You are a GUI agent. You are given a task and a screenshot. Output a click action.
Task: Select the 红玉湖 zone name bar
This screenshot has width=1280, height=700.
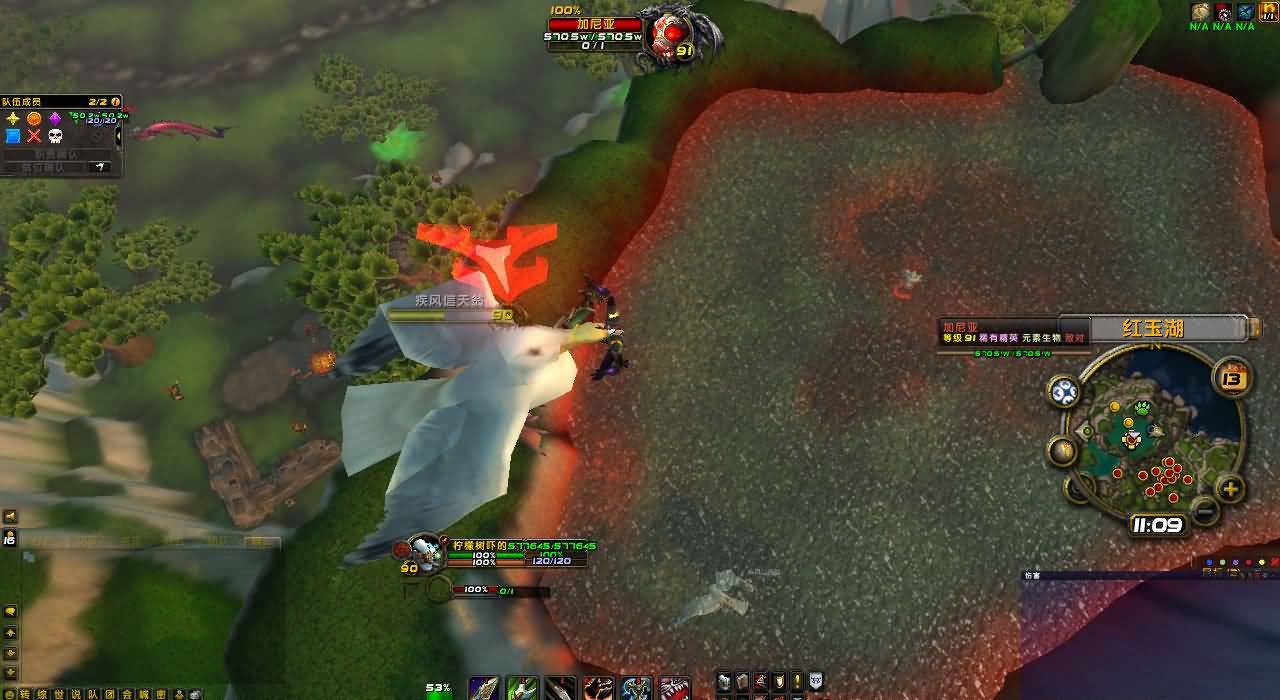click(x=1153, y=328)
